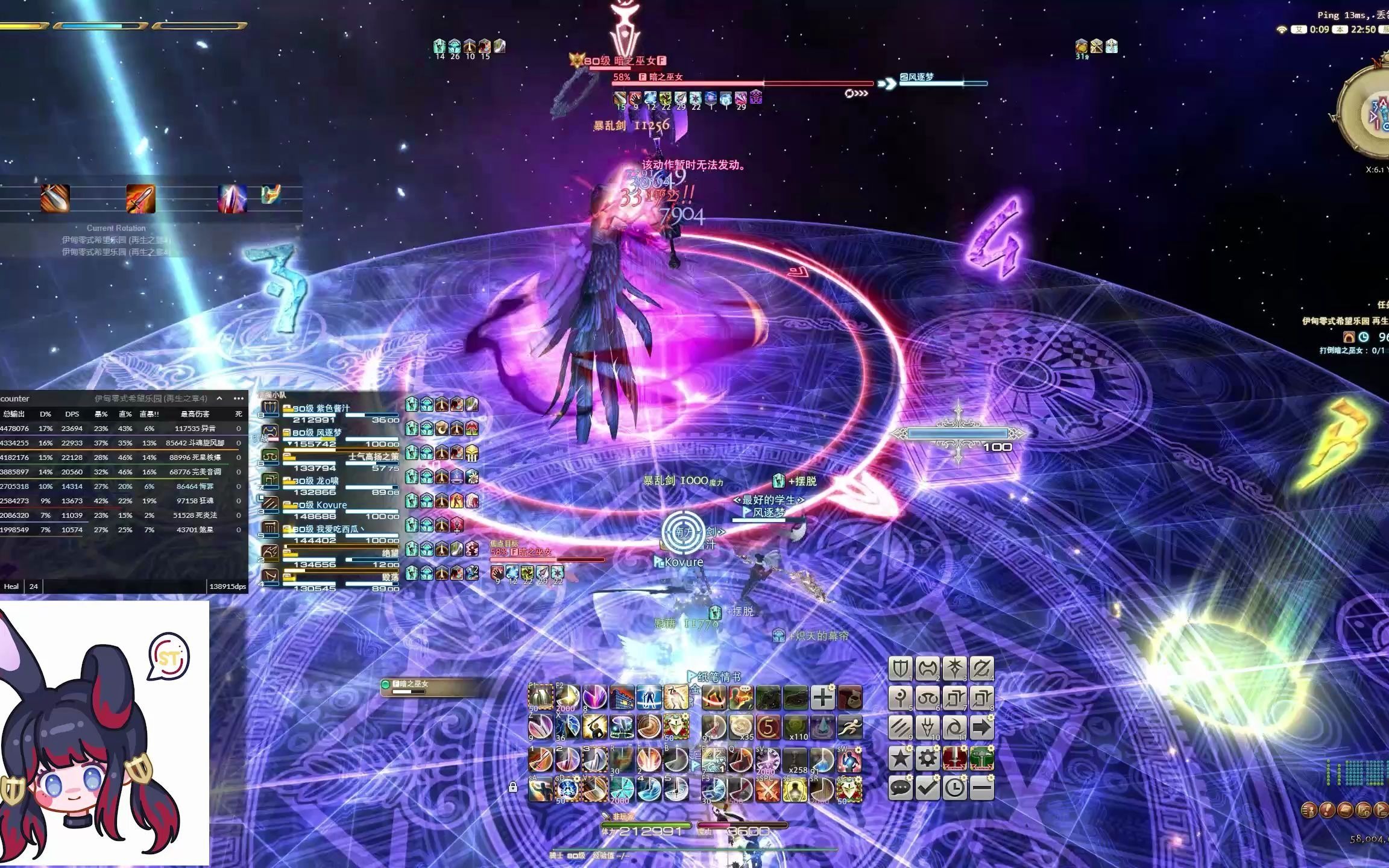Activate the Sprint running figure action
Viewport: 1389px width, 868px height.
click(849, 728)
